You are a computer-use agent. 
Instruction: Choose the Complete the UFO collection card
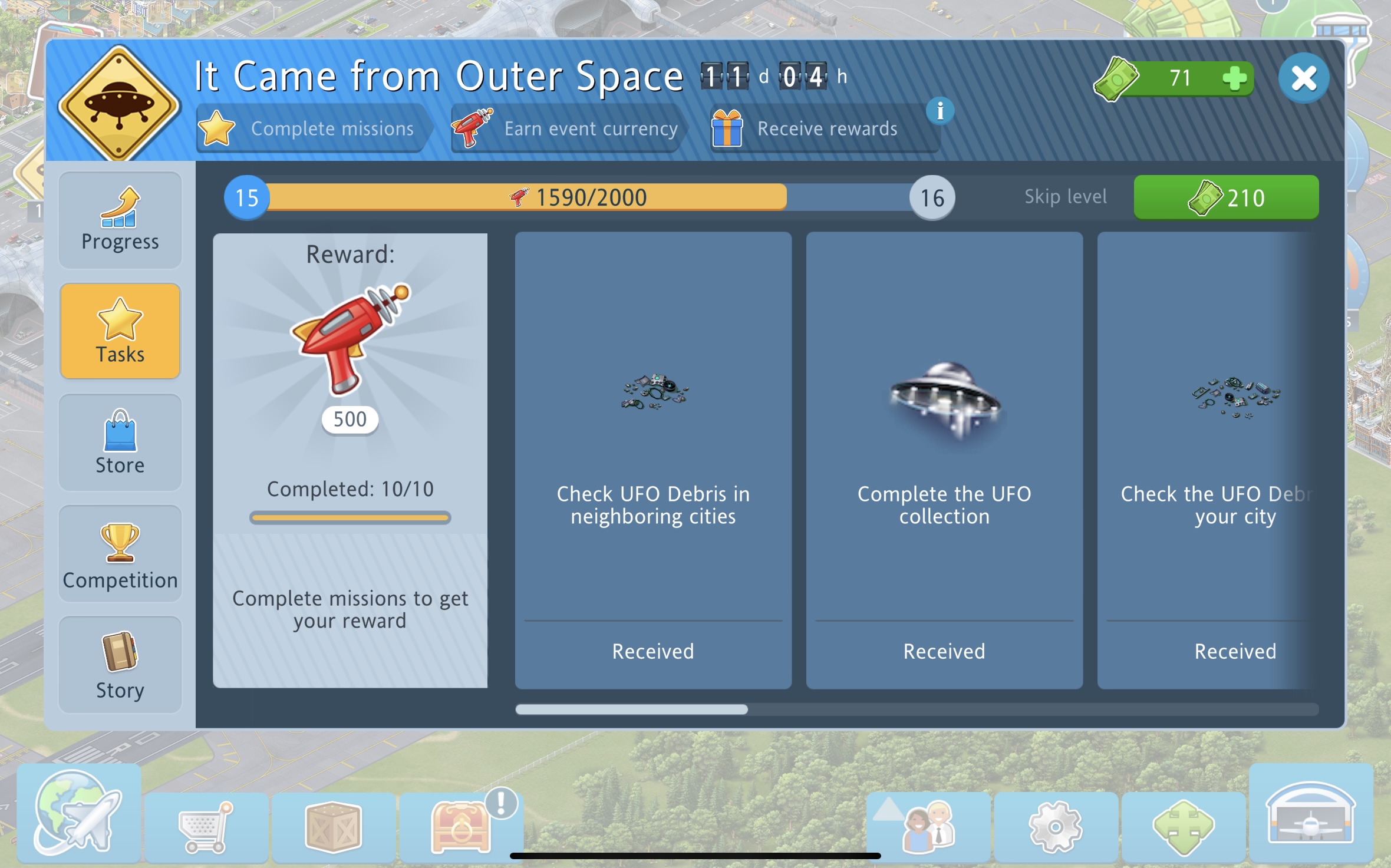[944, 460]
